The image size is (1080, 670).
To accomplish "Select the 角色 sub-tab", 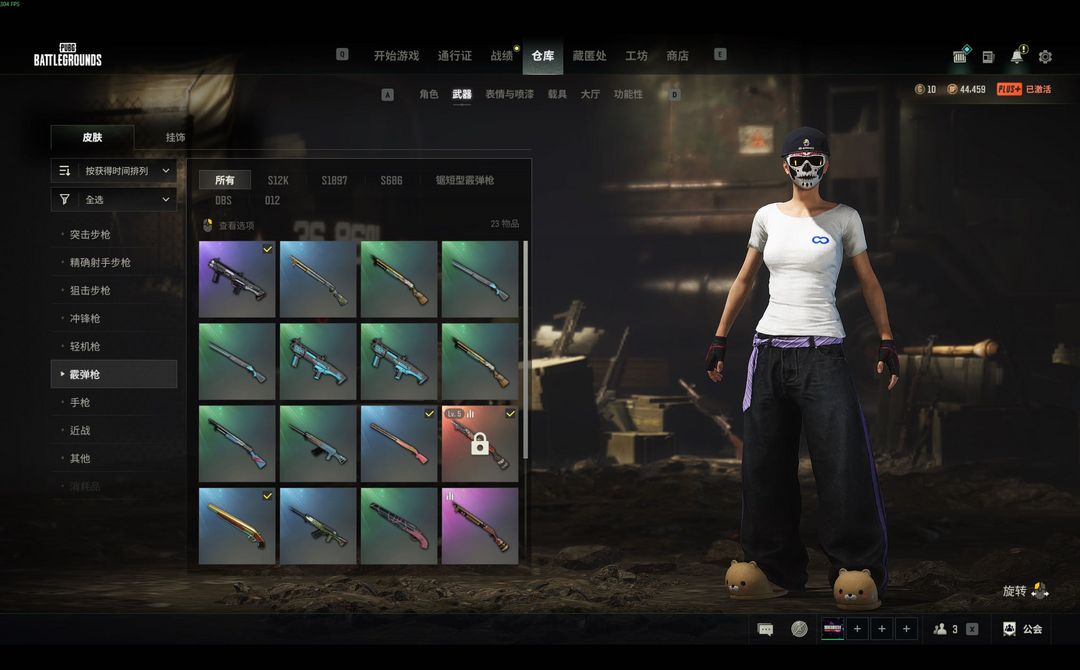I will pos(428,94).
